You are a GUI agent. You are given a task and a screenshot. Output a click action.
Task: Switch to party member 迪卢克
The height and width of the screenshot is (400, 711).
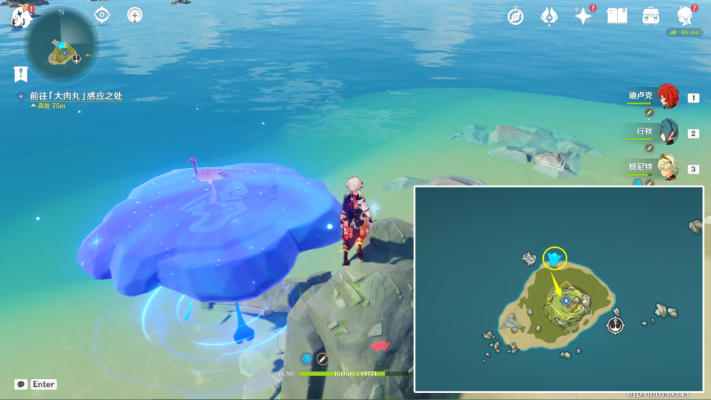coord(667,97)
